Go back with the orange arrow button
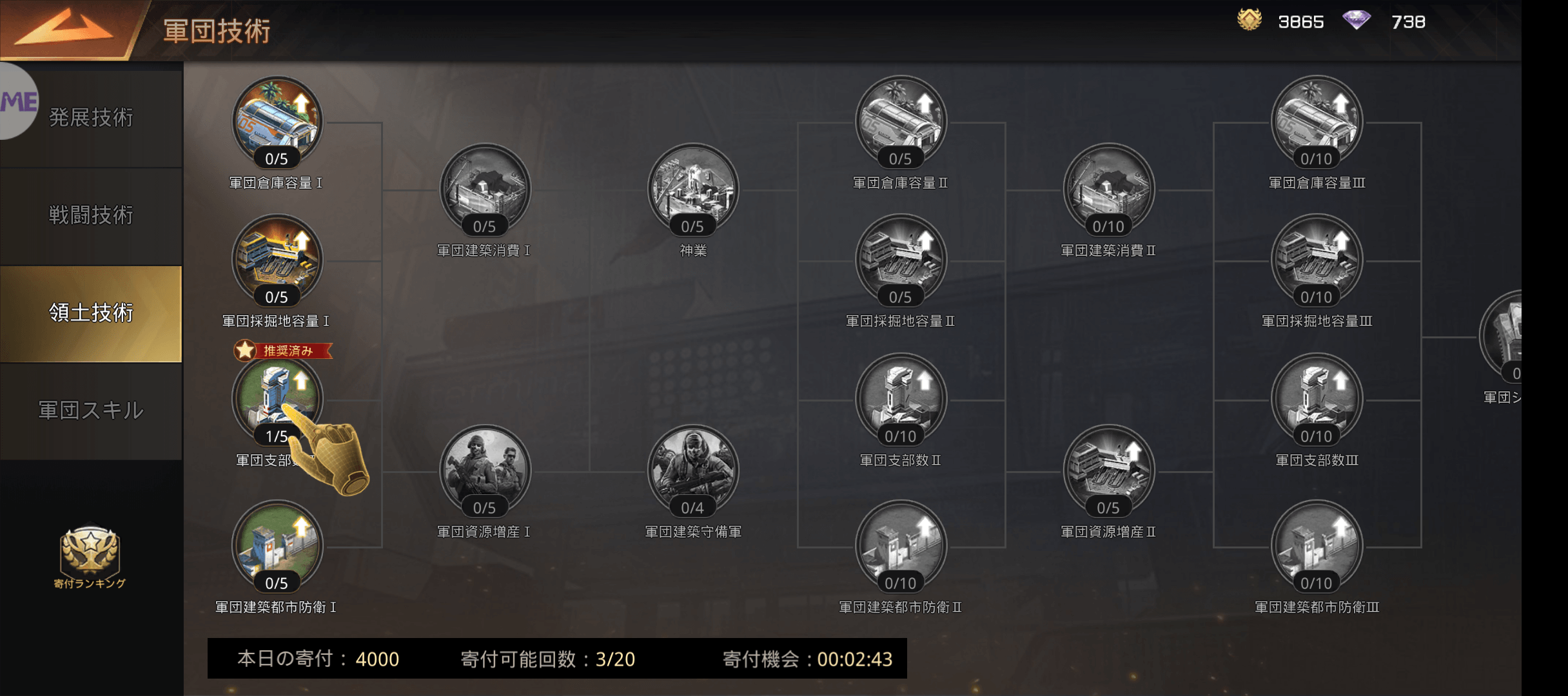 tap(64, 29)
